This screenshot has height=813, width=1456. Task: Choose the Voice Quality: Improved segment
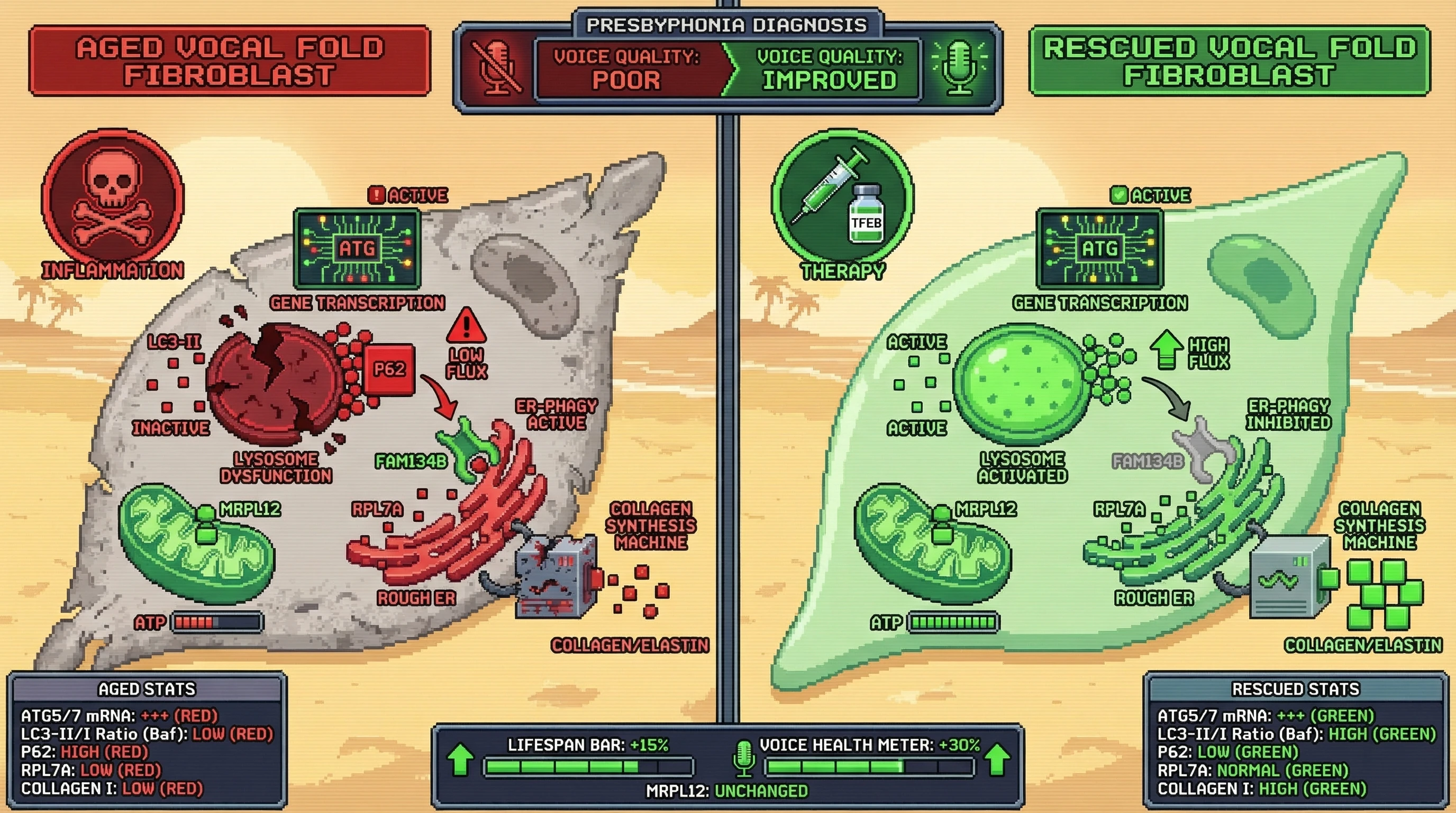click(x=829, y=69)
